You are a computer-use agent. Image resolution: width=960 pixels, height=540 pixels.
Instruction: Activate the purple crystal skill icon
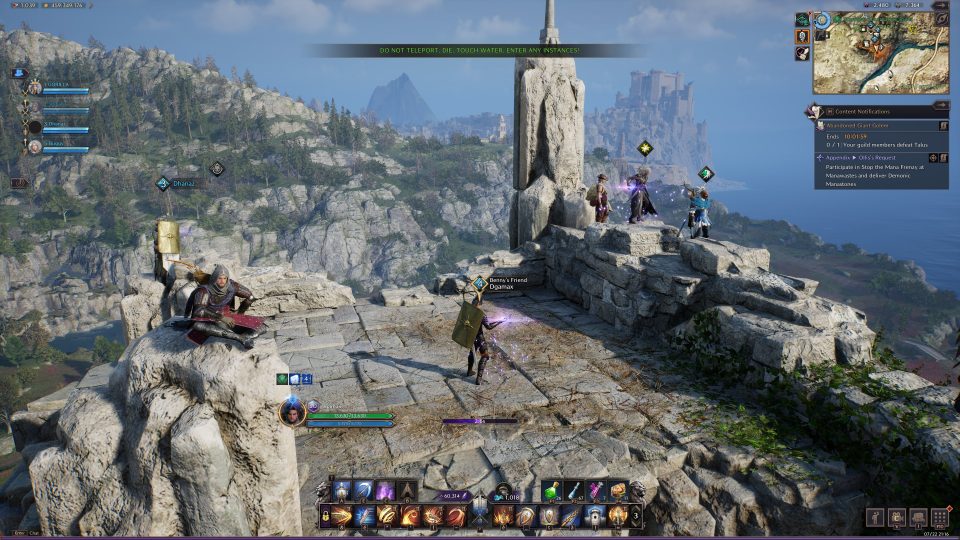[385, 491]
